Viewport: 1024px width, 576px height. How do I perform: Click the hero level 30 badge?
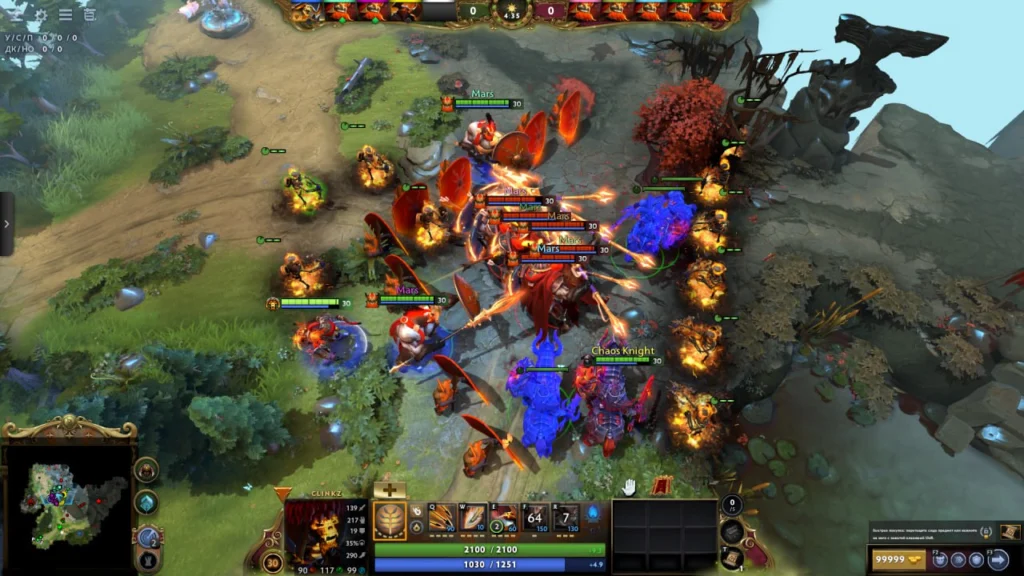point(272,562)
